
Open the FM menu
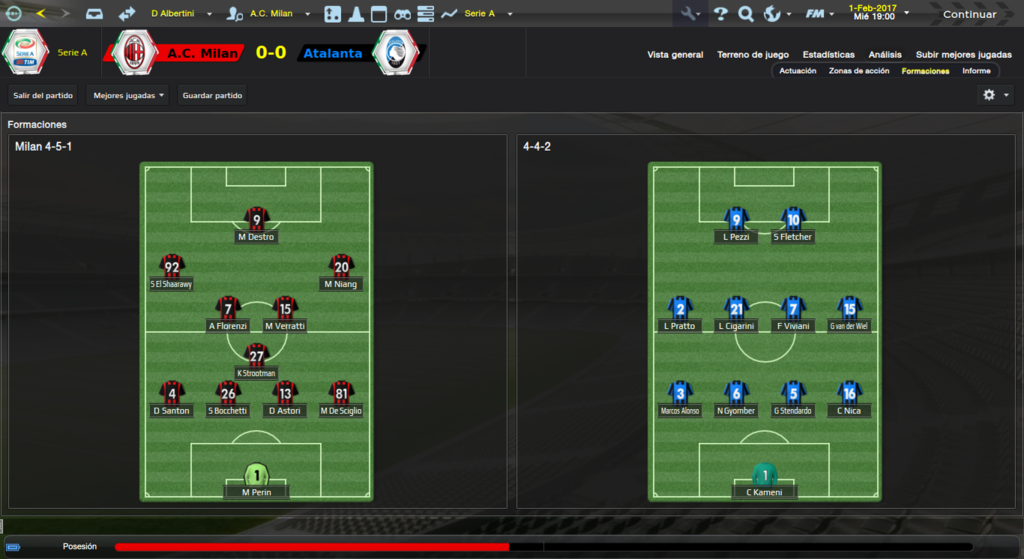click(820, 14)
